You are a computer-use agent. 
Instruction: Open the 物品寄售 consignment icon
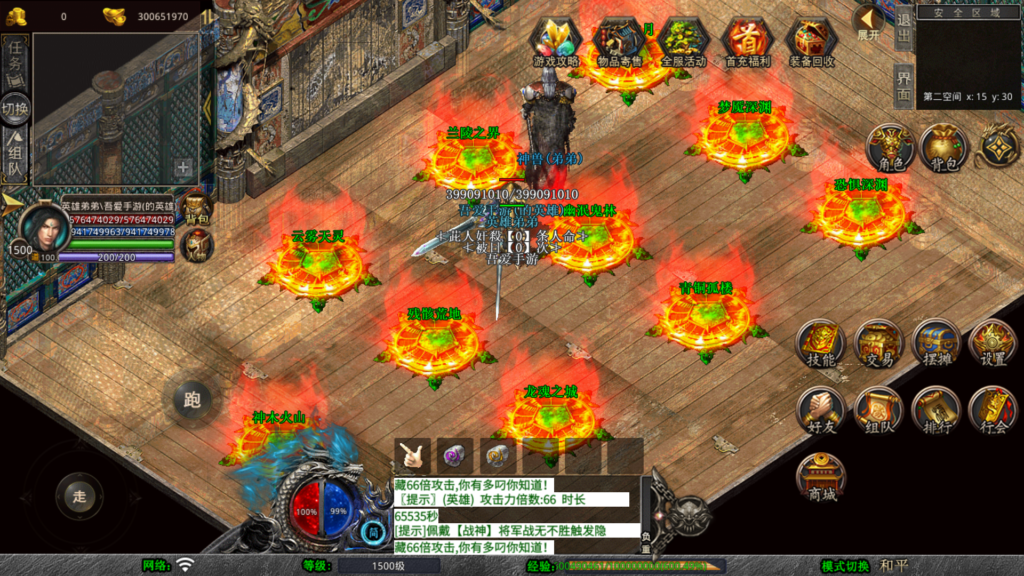click(x=621, y=40)
